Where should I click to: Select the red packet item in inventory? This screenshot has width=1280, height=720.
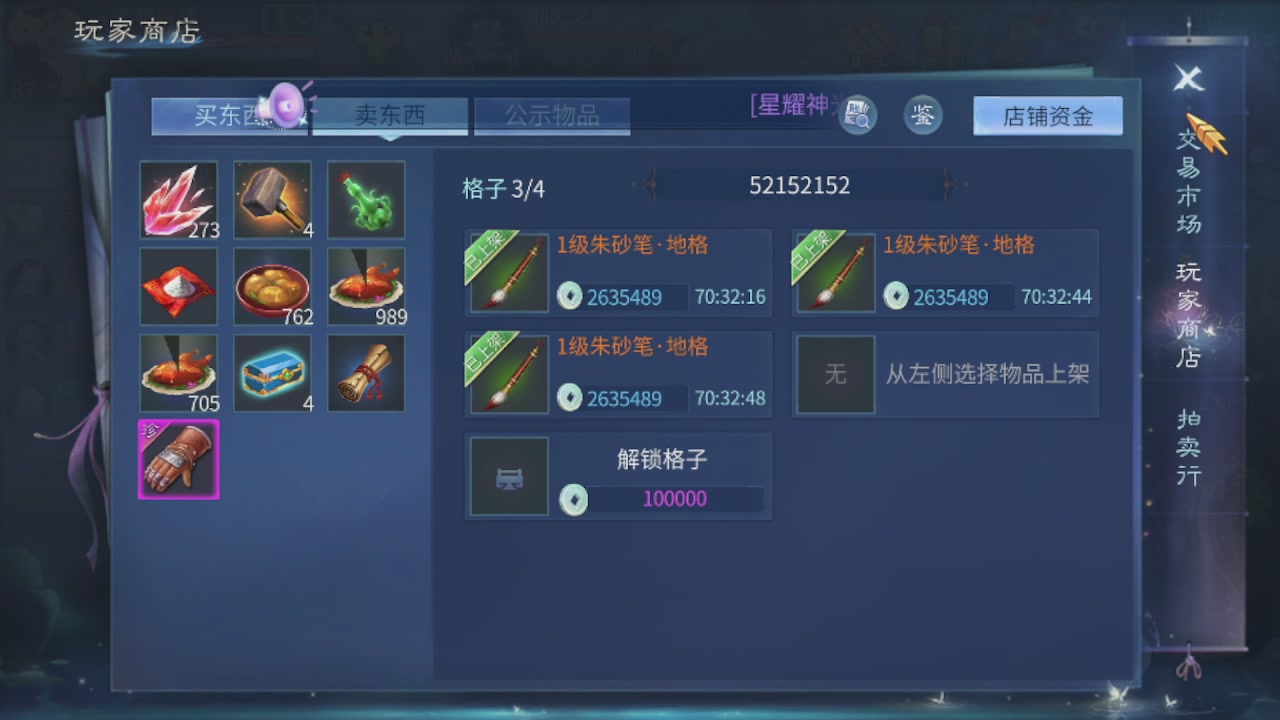pos(178,286)
